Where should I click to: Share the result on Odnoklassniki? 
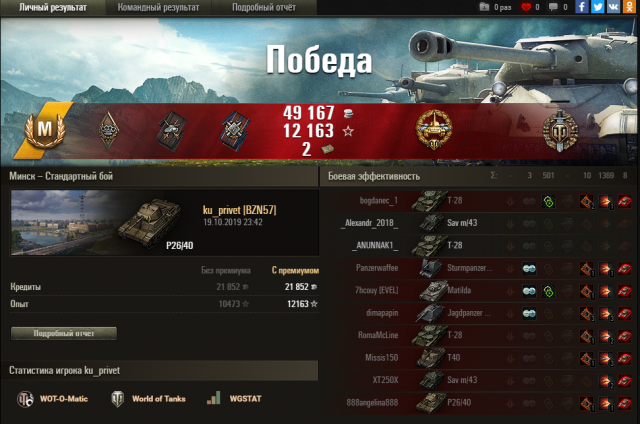[629, 7]
